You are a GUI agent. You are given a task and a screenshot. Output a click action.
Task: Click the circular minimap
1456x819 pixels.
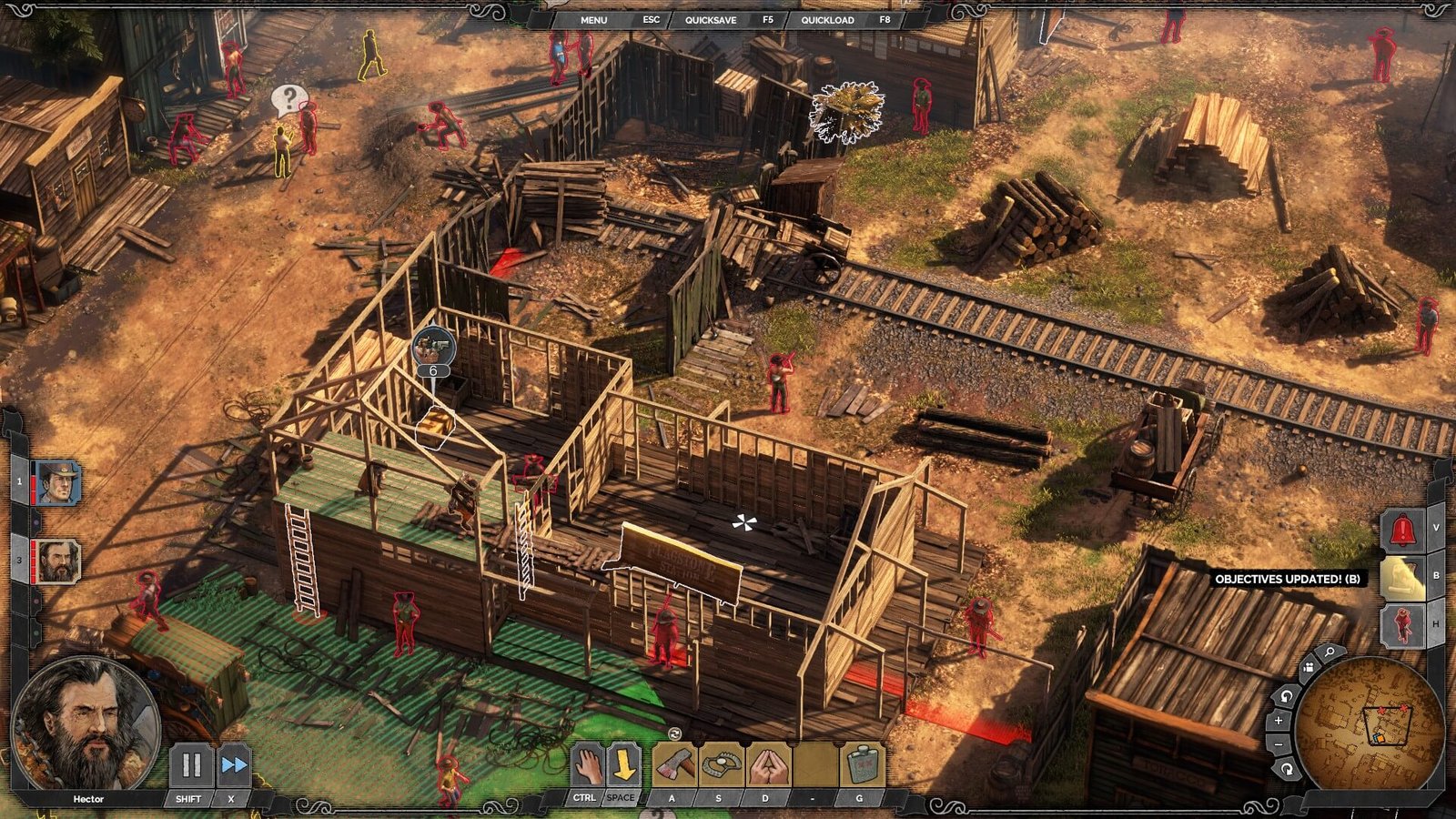1369,723
